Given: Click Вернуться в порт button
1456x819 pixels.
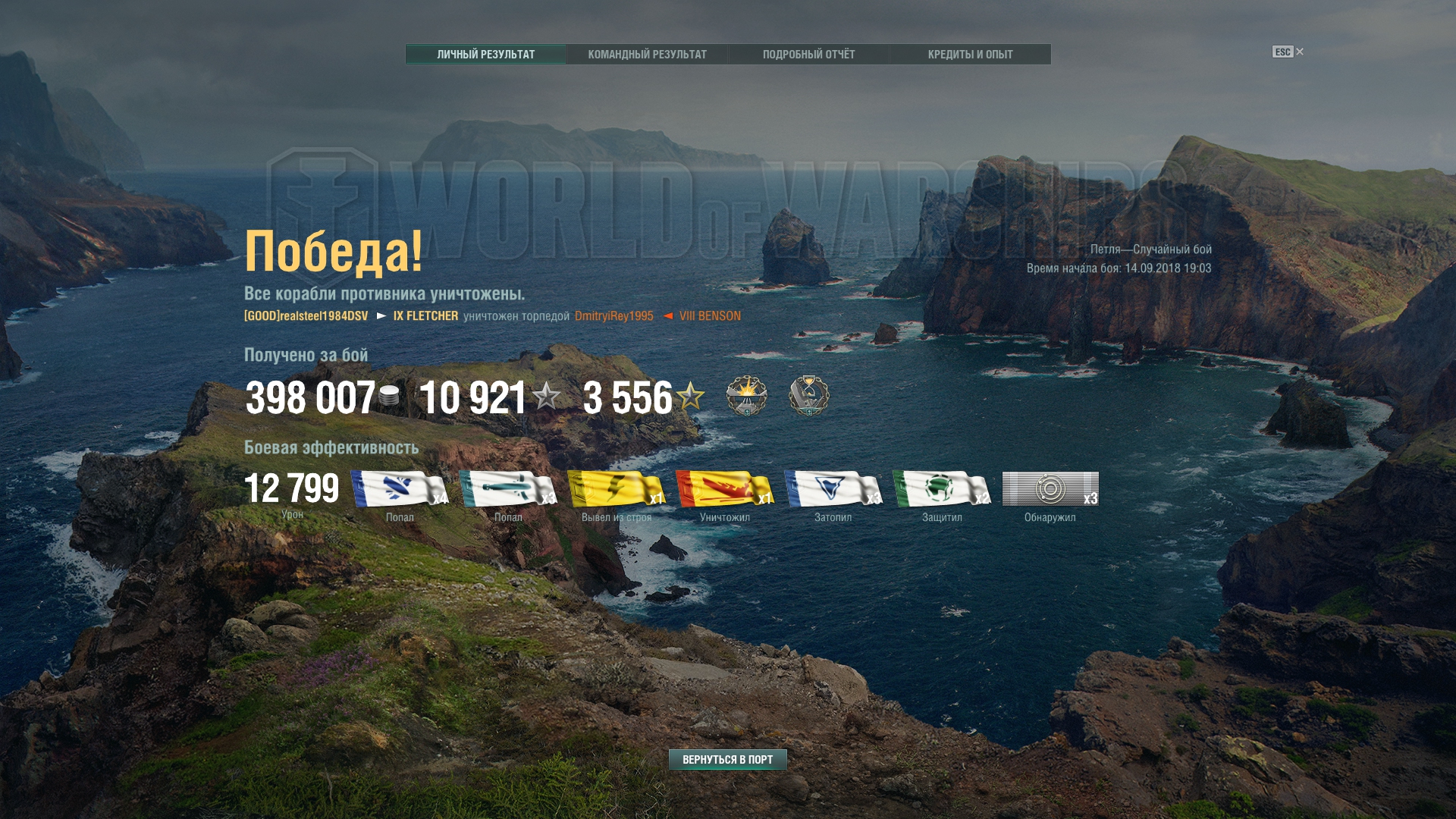Looking at the screenshot, I should 727,759.
